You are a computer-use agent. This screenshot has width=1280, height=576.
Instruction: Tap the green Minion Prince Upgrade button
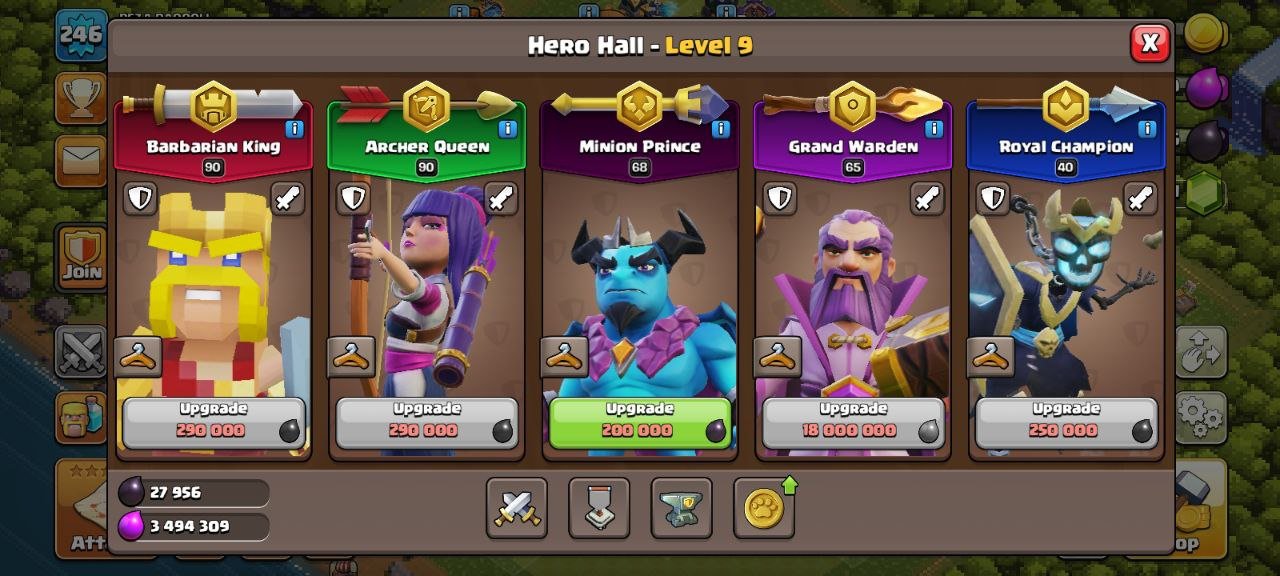(x=640, y=422)
